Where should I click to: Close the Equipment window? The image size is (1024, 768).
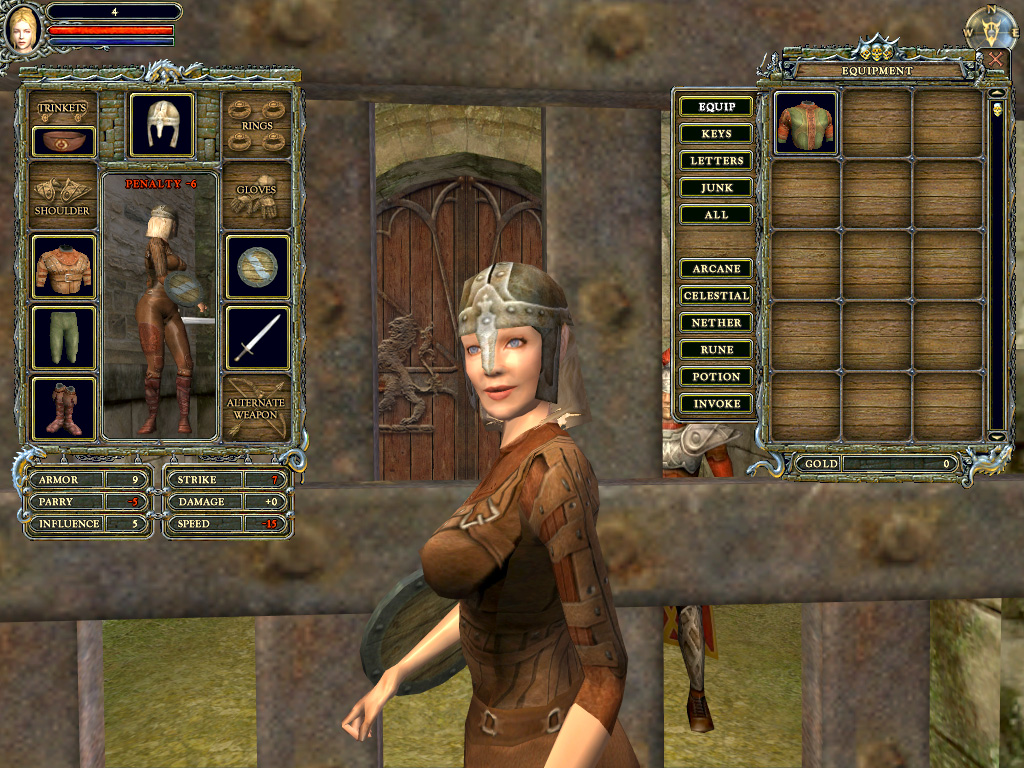[x=995, y=59]
